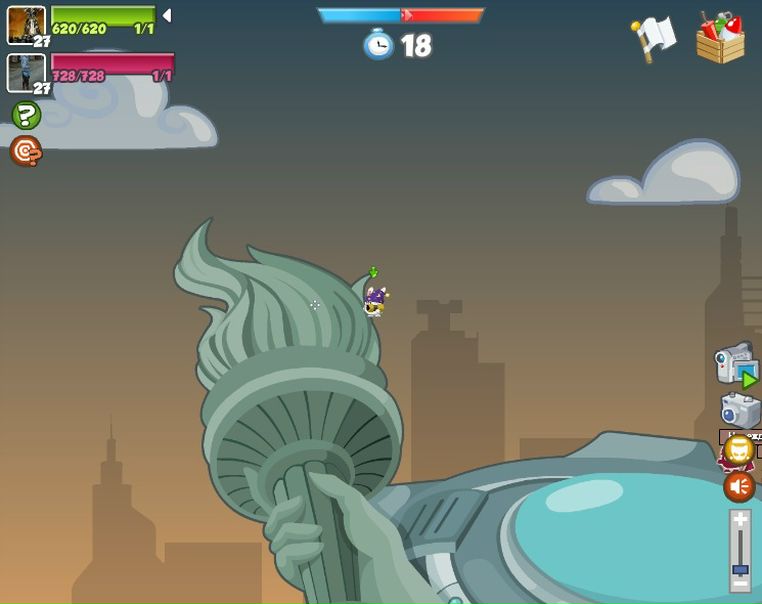Click the yellow smiley emote button

pos(739,450)
